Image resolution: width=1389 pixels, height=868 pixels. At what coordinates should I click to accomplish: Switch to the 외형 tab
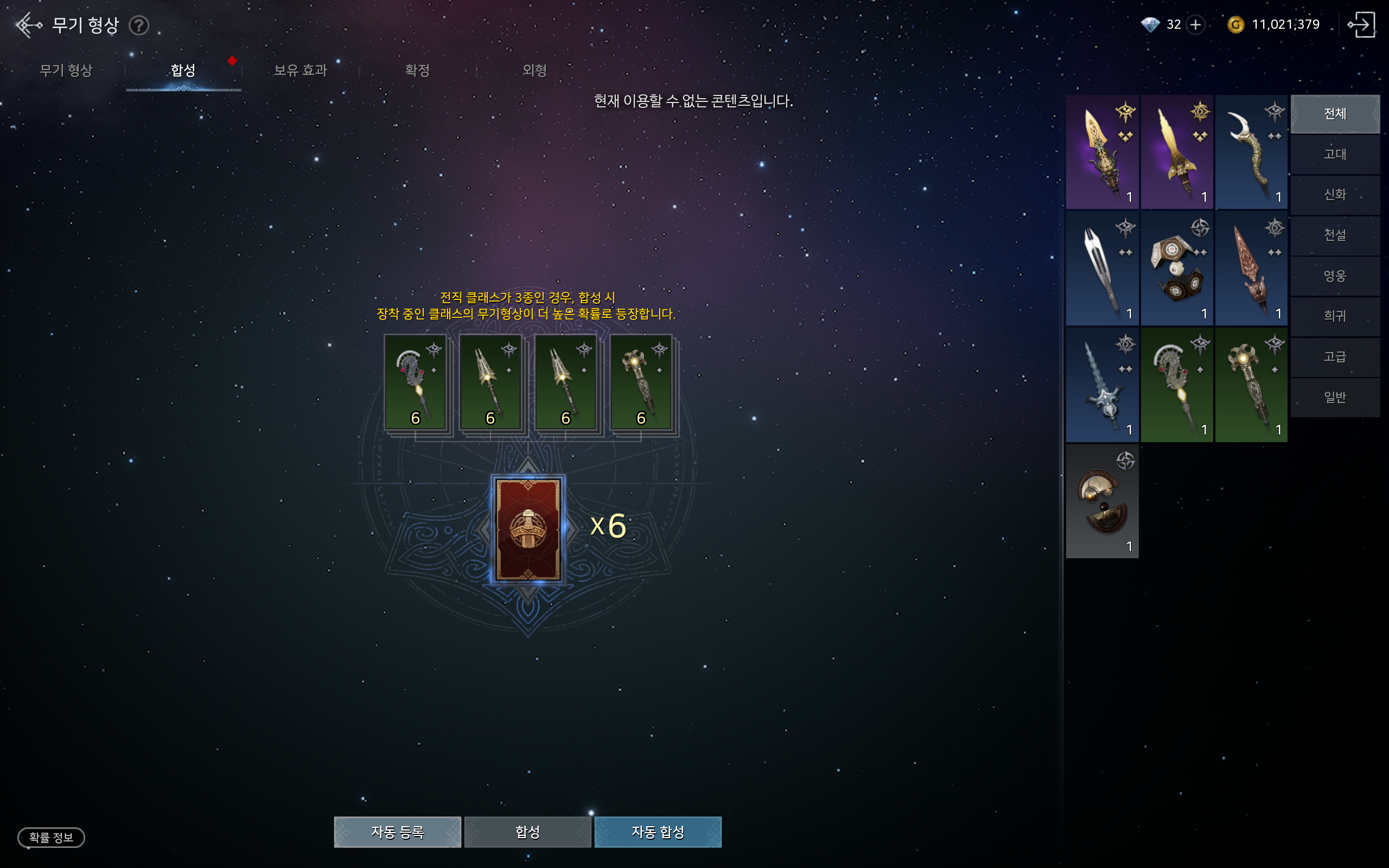click(534, 71)
